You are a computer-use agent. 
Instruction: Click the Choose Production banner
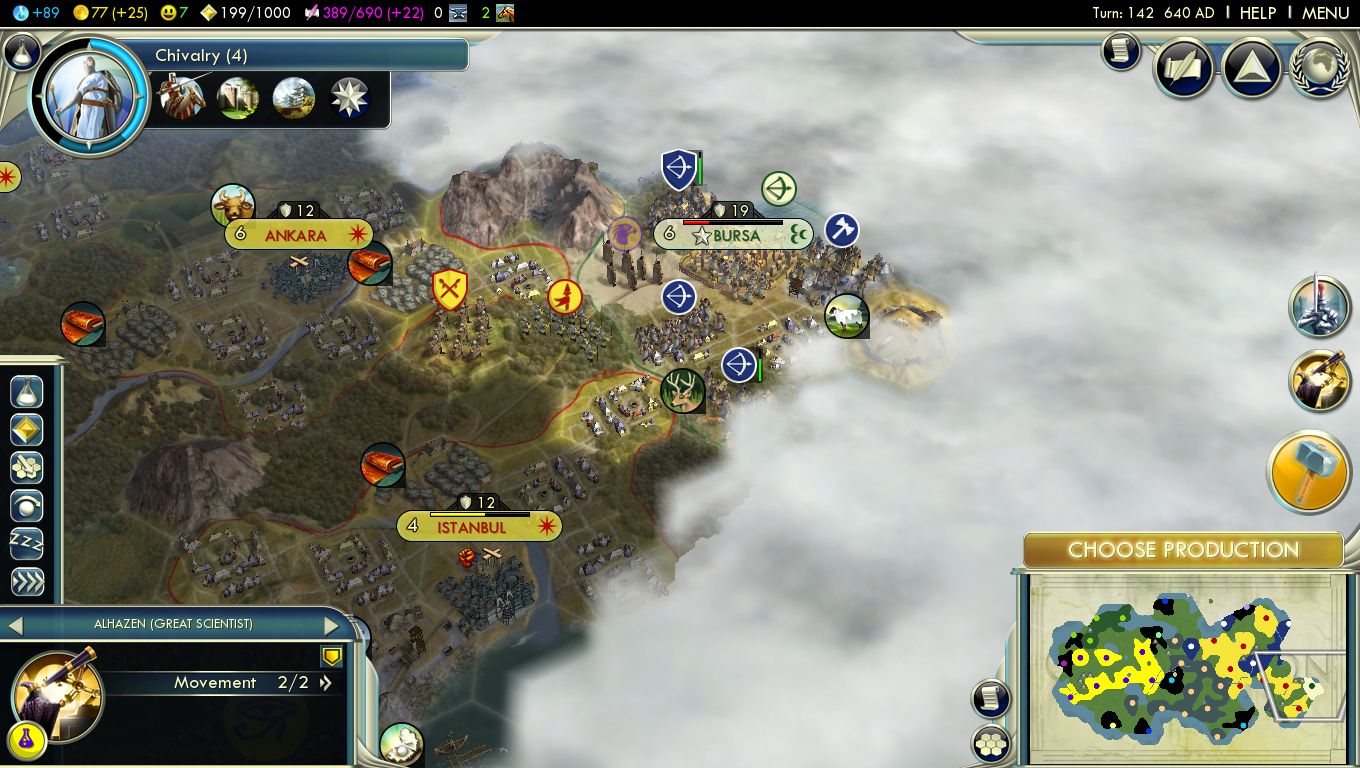1183,550
